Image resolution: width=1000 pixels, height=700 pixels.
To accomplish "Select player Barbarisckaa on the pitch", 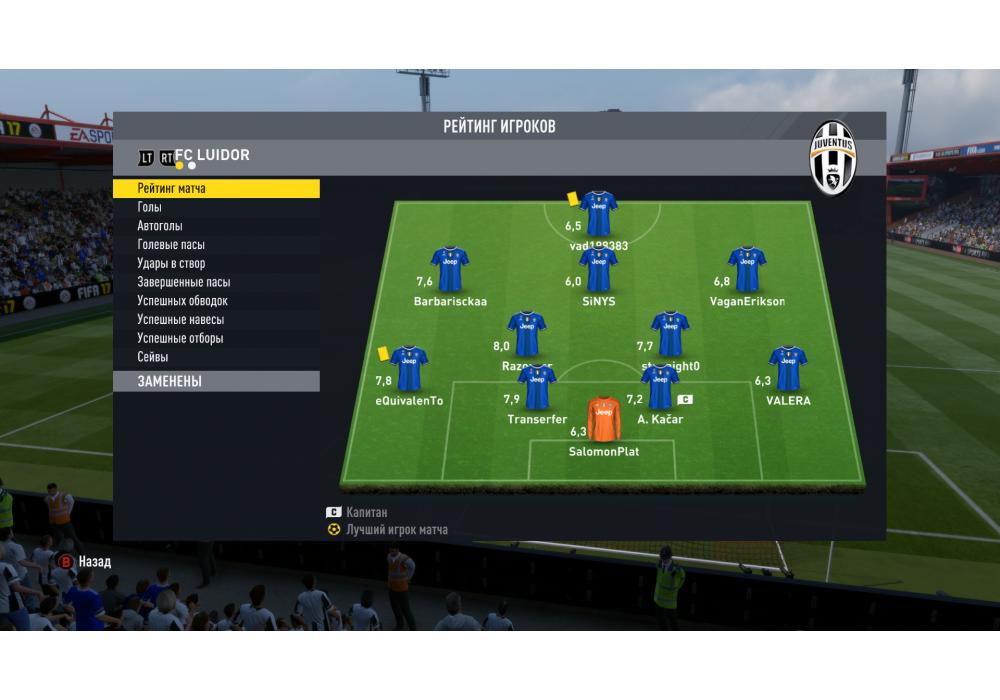I will pos(450,269).
